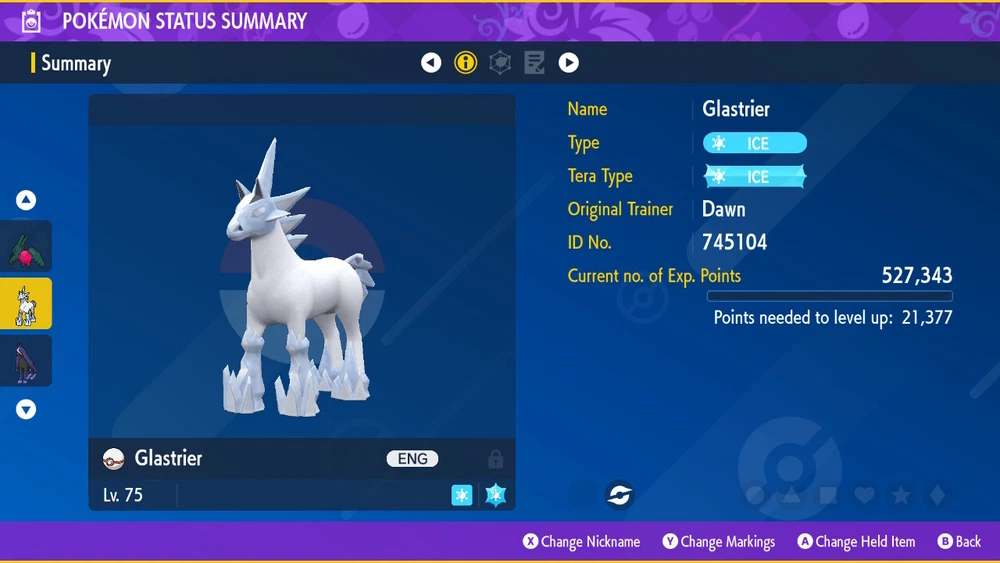Switch to the hexagon stats tab
The image size is (1000, 563).
point(499,63)
